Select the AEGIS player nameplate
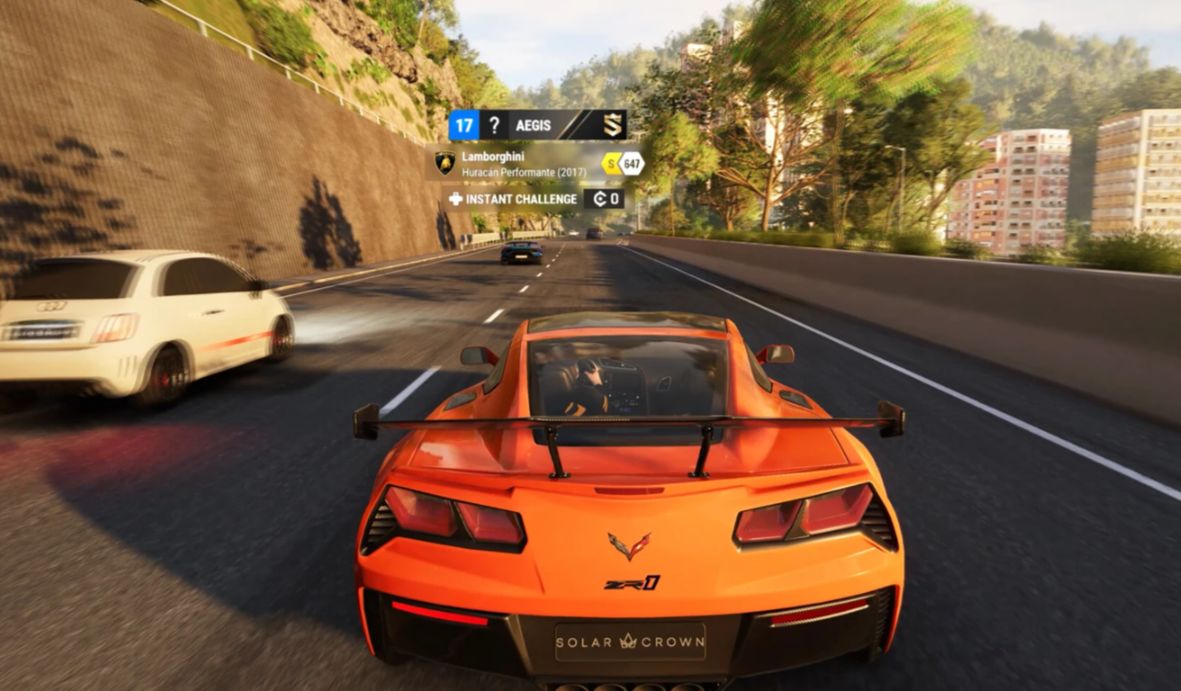 coord(532,125)
